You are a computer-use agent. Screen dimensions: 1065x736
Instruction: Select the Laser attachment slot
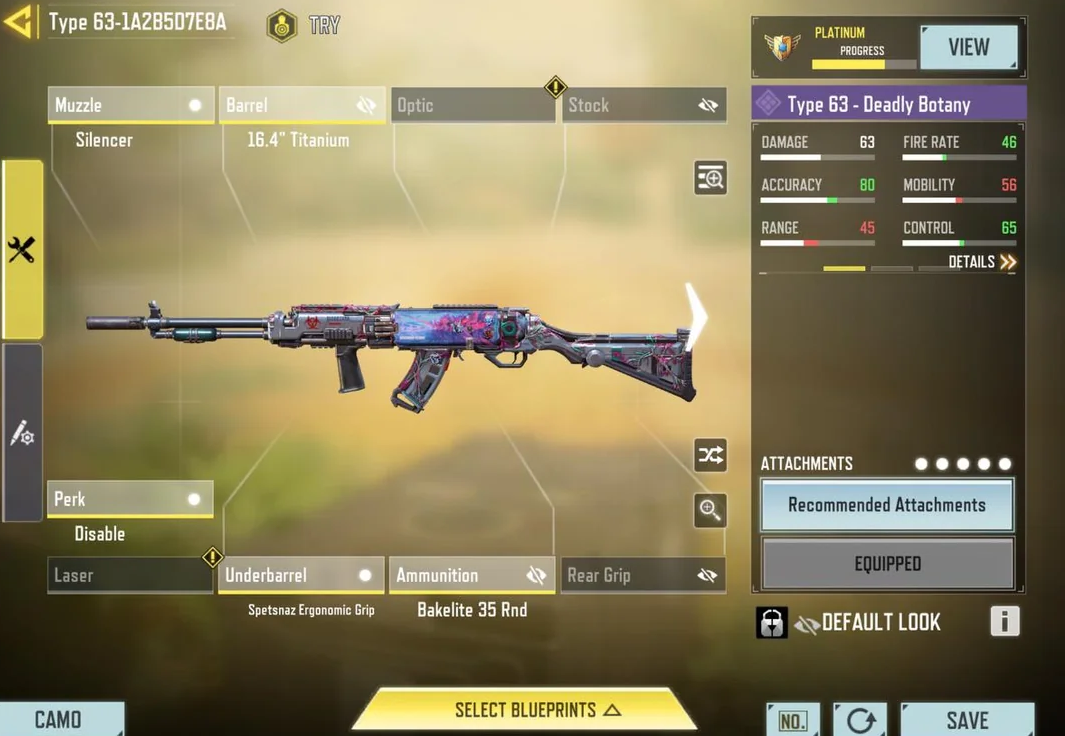pyautogui.click(x=130, y=575)
